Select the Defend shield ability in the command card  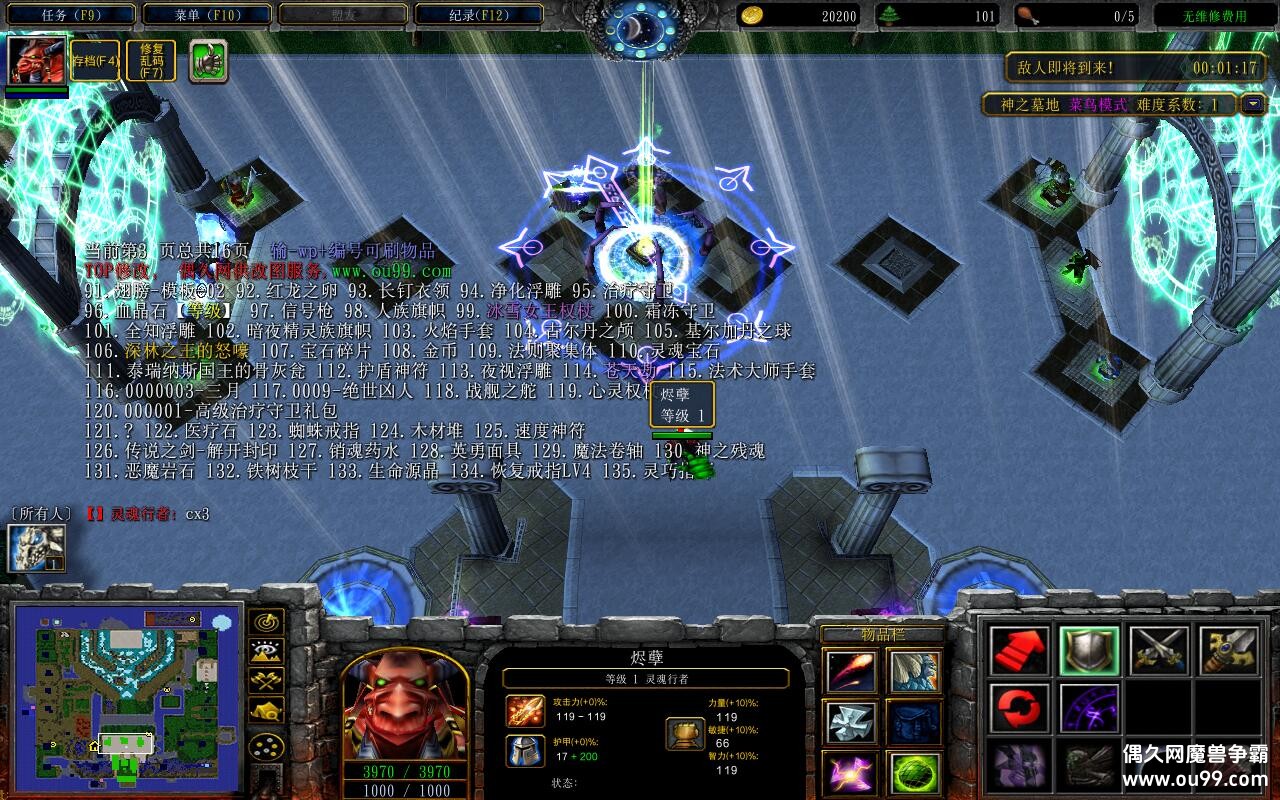(1090, 652)
